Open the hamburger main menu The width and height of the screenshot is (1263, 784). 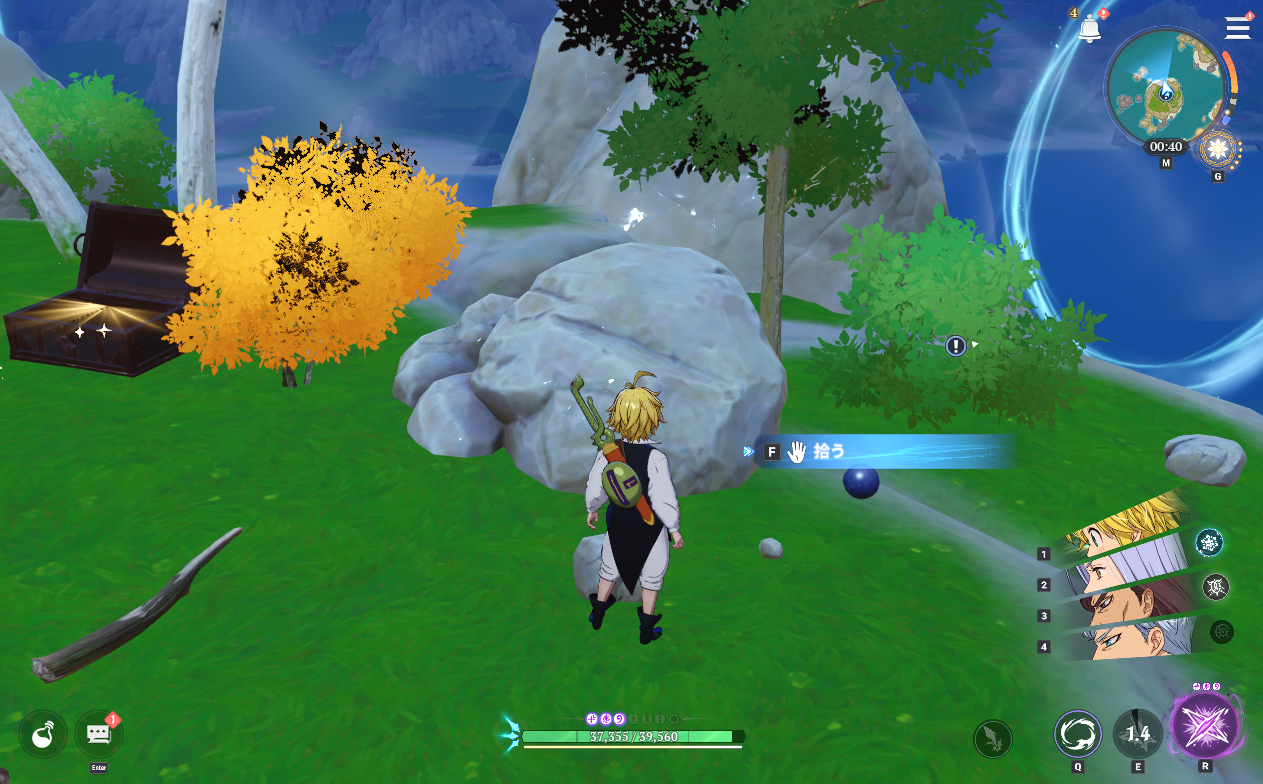pyautogui.click(x=1237, y=27)
